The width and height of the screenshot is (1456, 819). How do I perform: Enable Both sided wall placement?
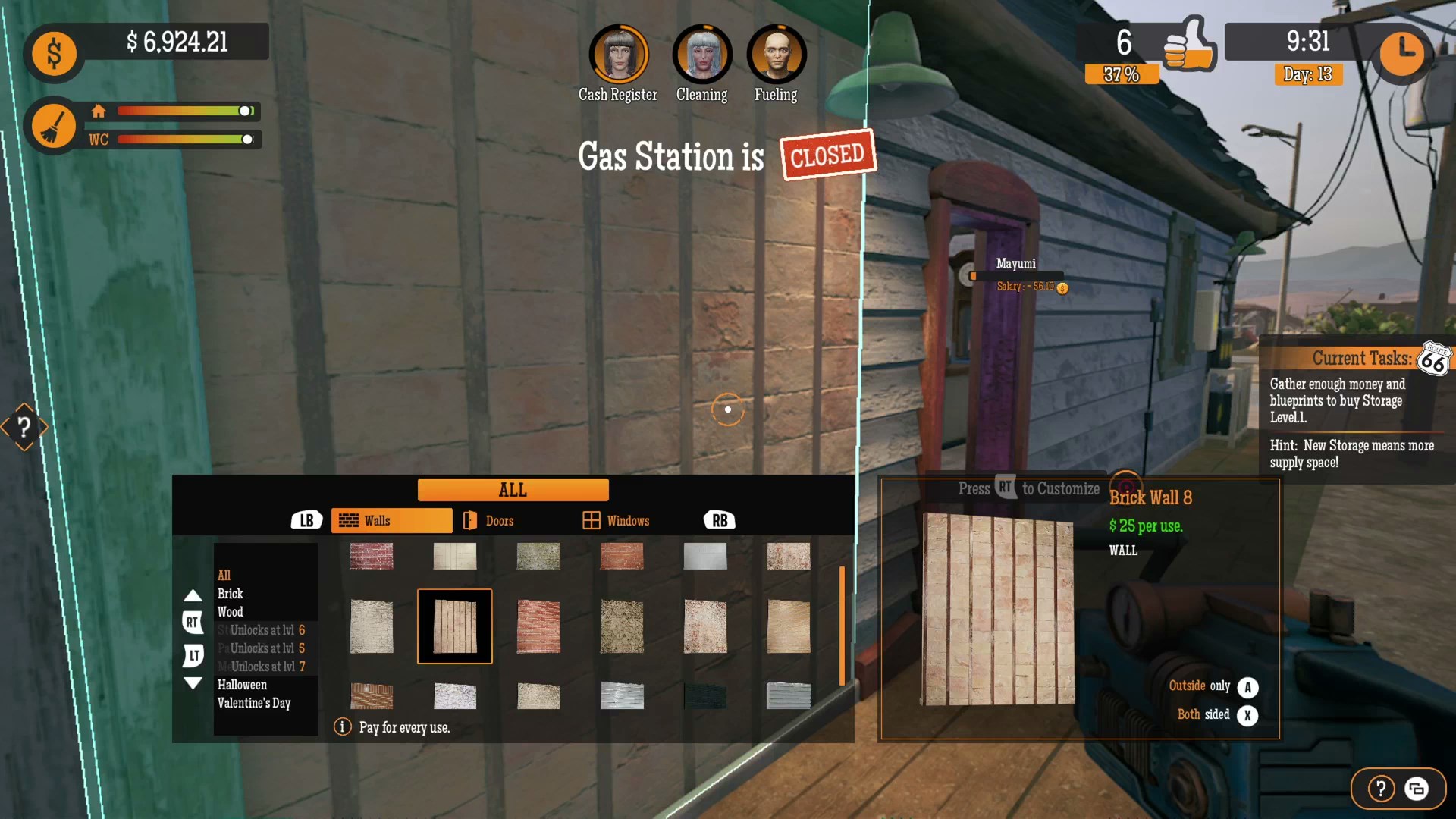coord(1247,715)
